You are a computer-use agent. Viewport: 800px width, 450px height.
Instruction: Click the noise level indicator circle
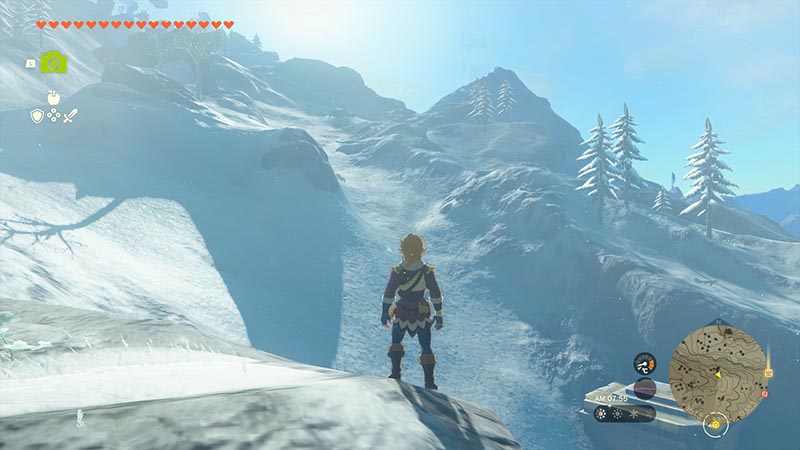645,388
